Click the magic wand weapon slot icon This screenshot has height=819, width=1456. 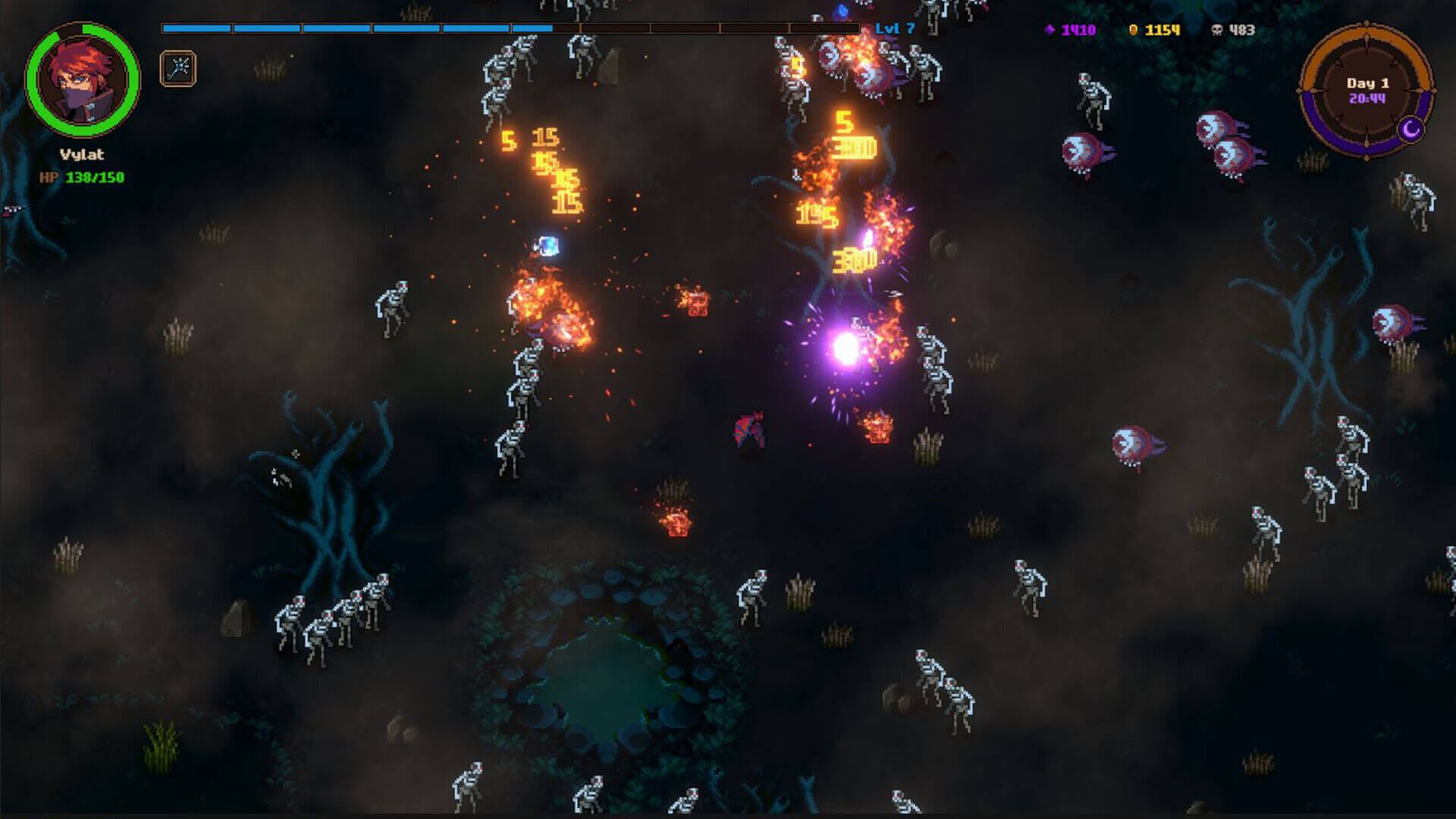(178, 69)
